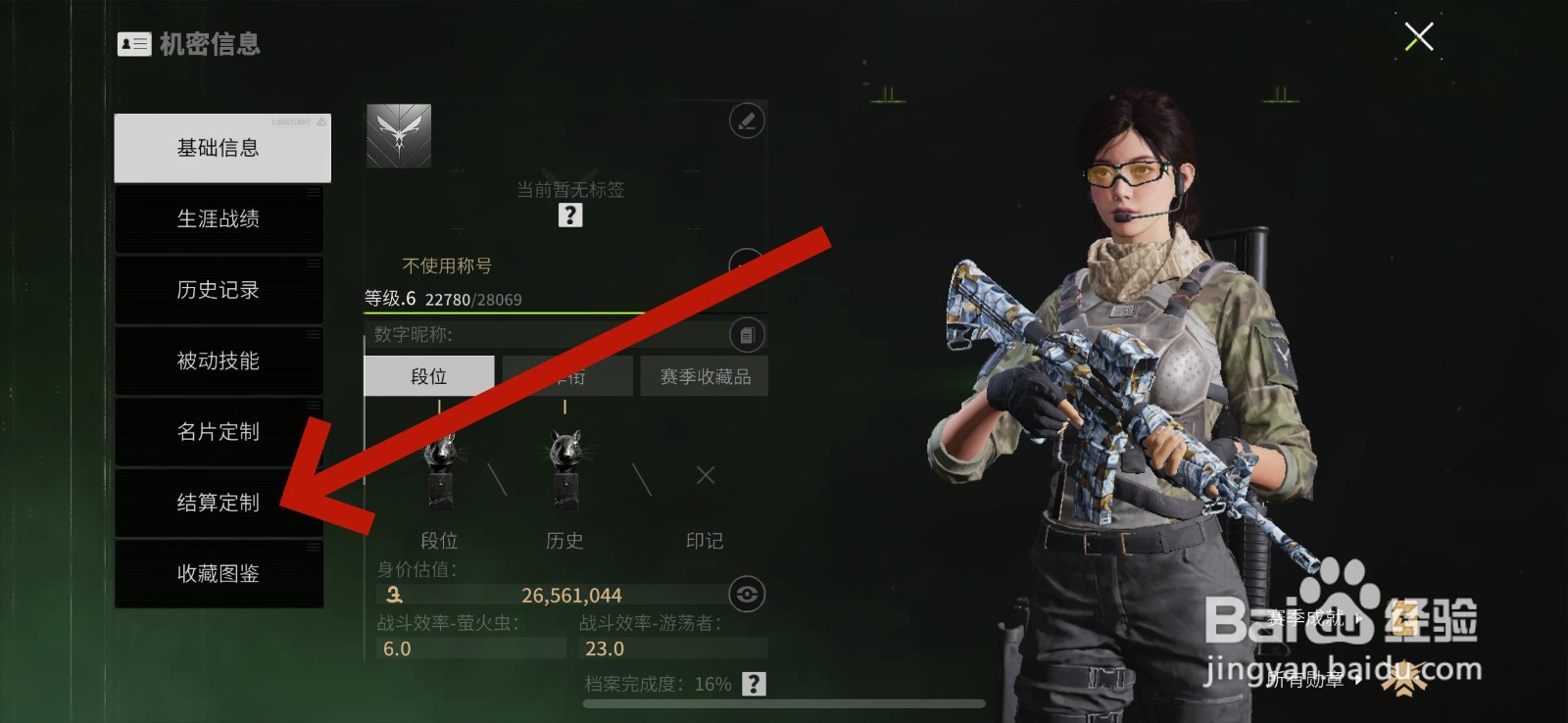Open the notes icon beside 数字昵称
This screenshot has height=723, width=1568.
tap(748, 335)
